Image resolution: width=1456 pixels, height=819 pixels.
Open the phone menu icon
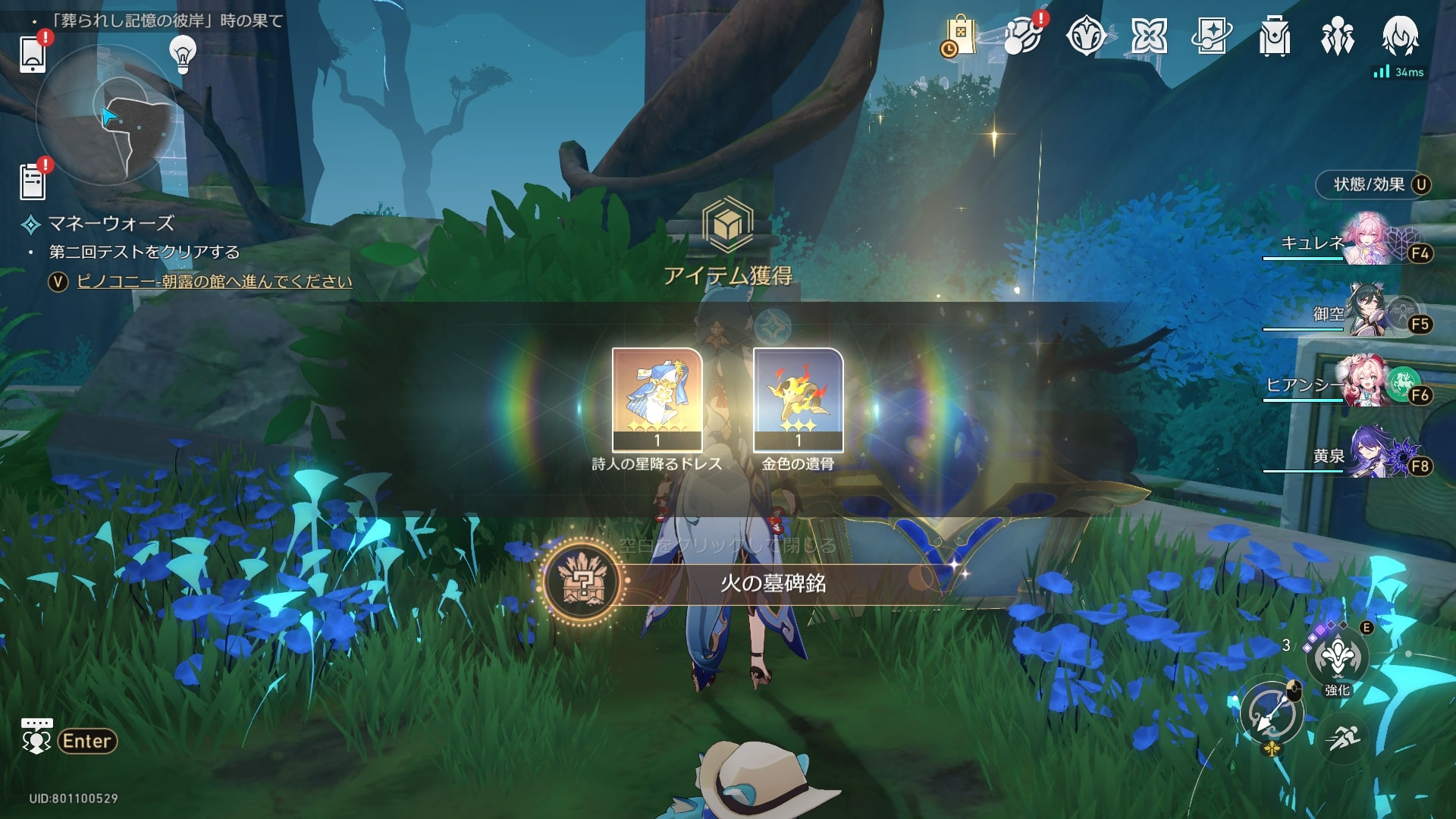pos(33,54)
